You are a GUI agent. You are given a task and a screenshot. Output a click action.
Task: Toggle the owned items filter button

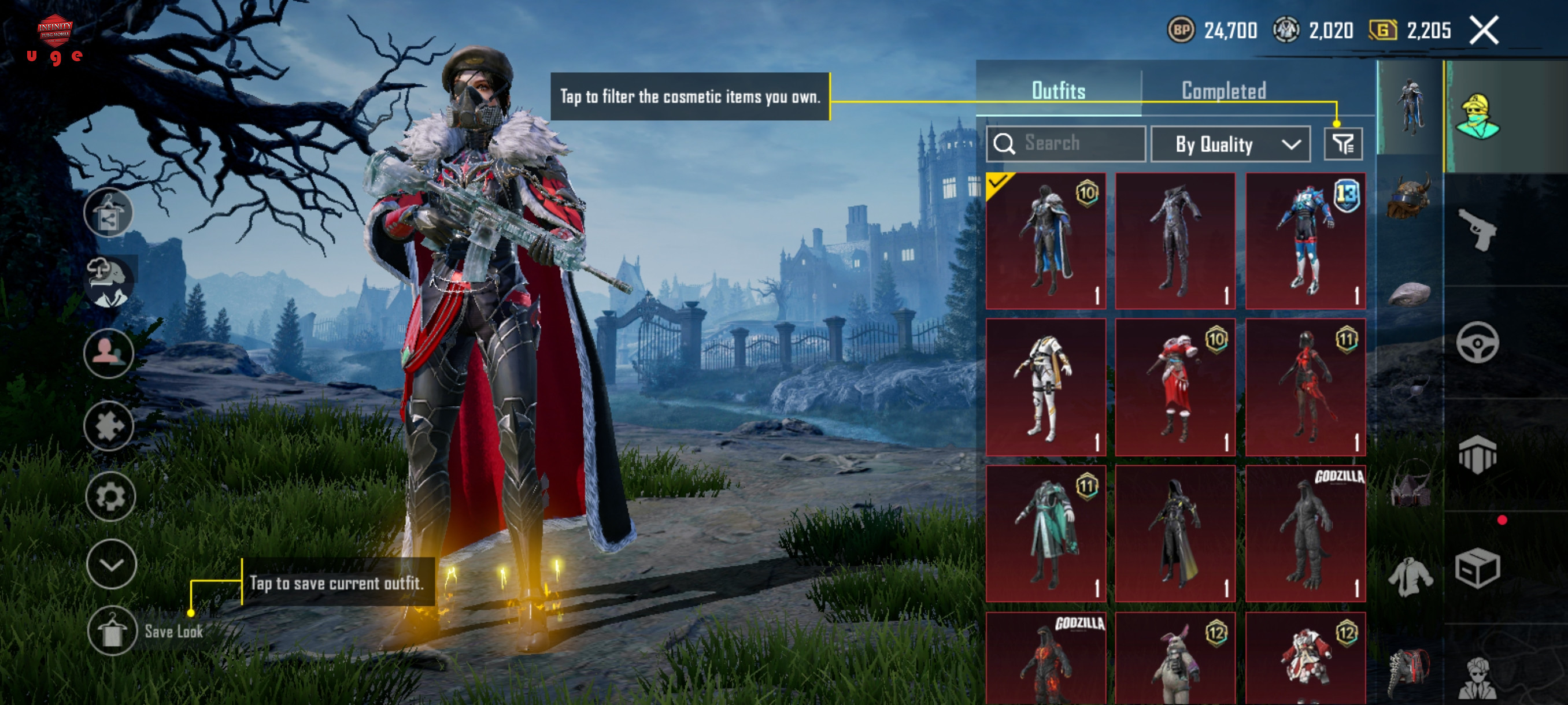coord(1343,144)
